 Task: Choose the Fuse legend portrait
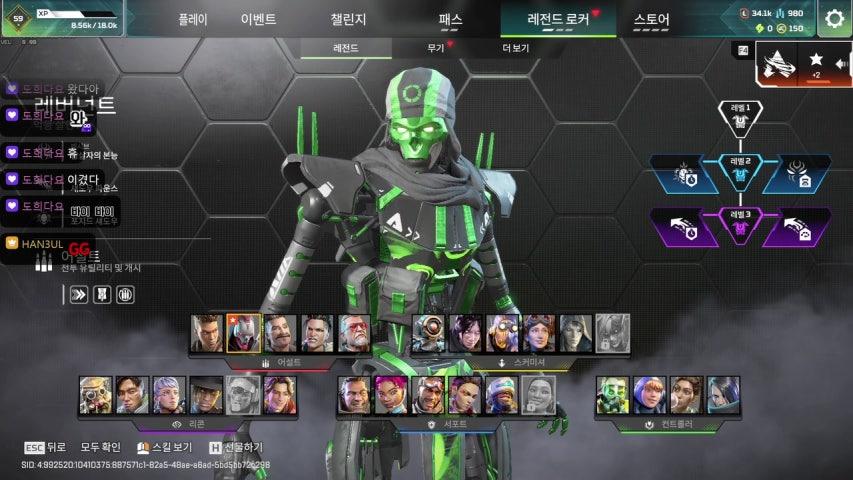pyautogui.click(x=280, y=334)
